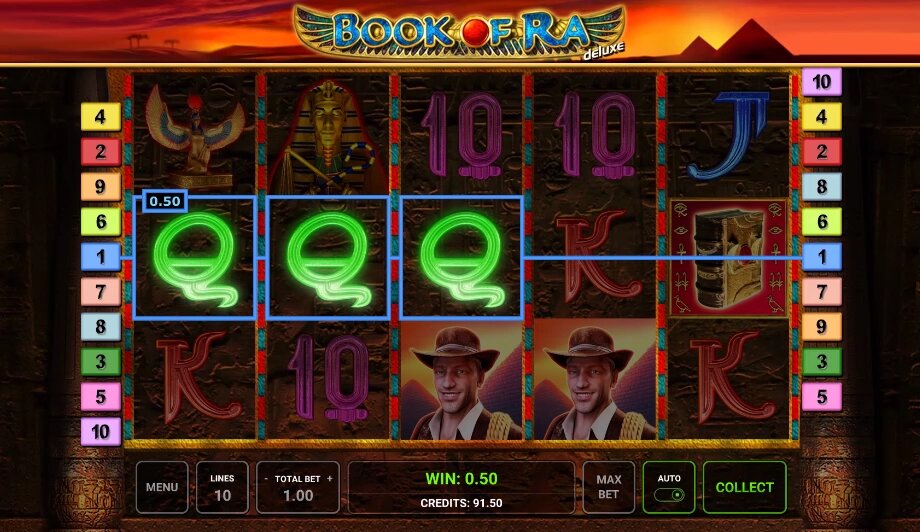
Task: Set the MAX BET
Action: pos(608,487)
